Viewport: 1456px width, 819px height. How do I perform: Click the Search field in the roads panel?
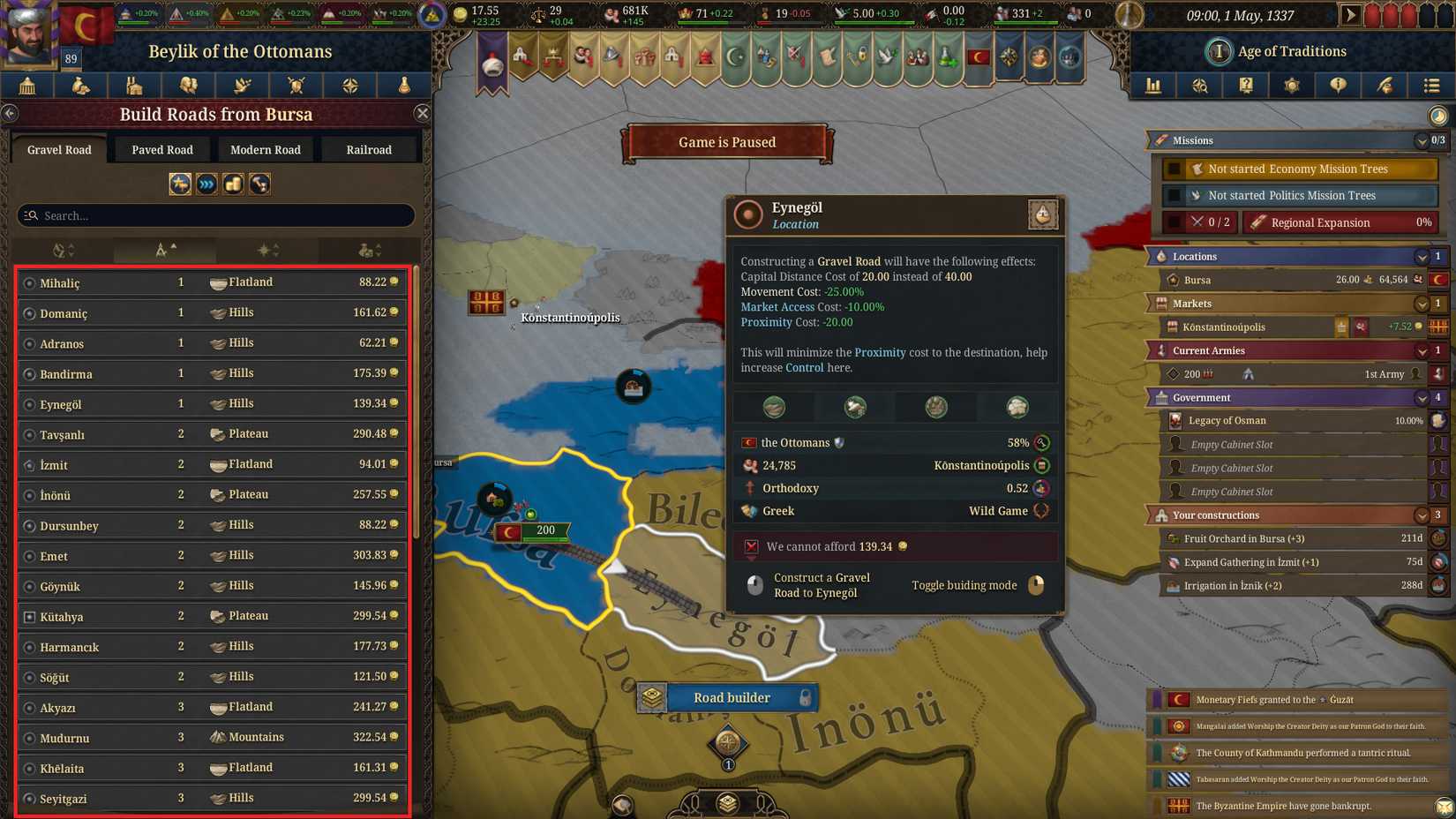click(216, 215)
